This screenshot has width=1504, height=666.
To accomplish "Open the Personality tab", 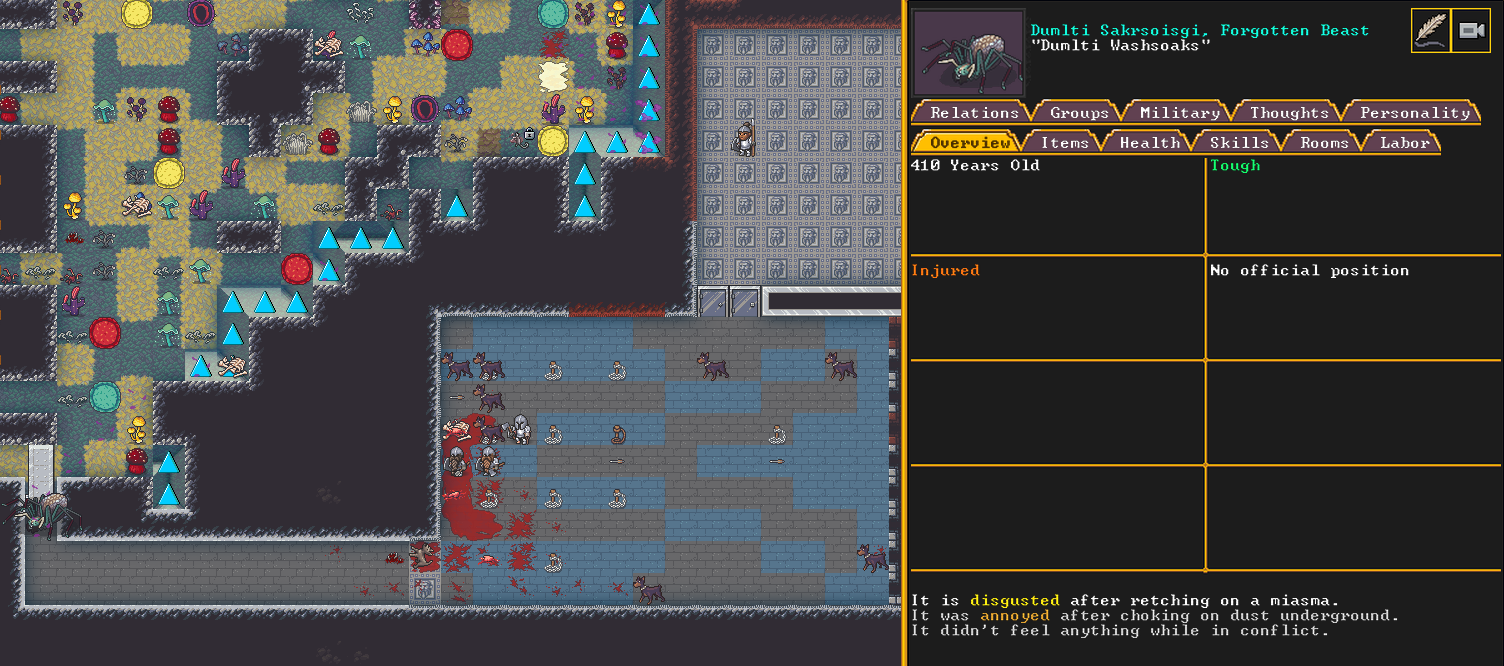I will (x=1414, y=113).
